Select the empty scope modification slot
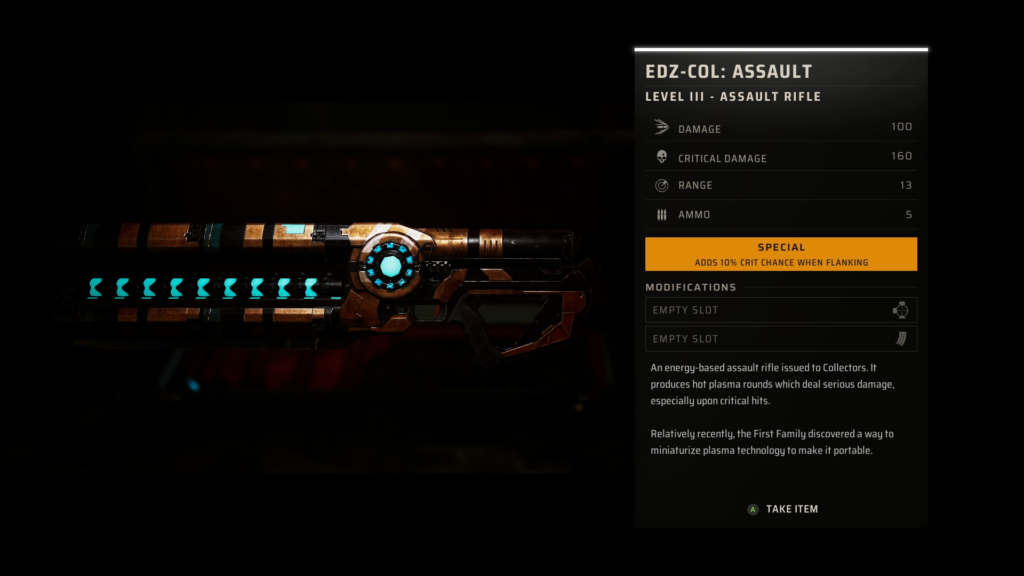Viewport: 1024px width, 576px height. coord(780,310)
